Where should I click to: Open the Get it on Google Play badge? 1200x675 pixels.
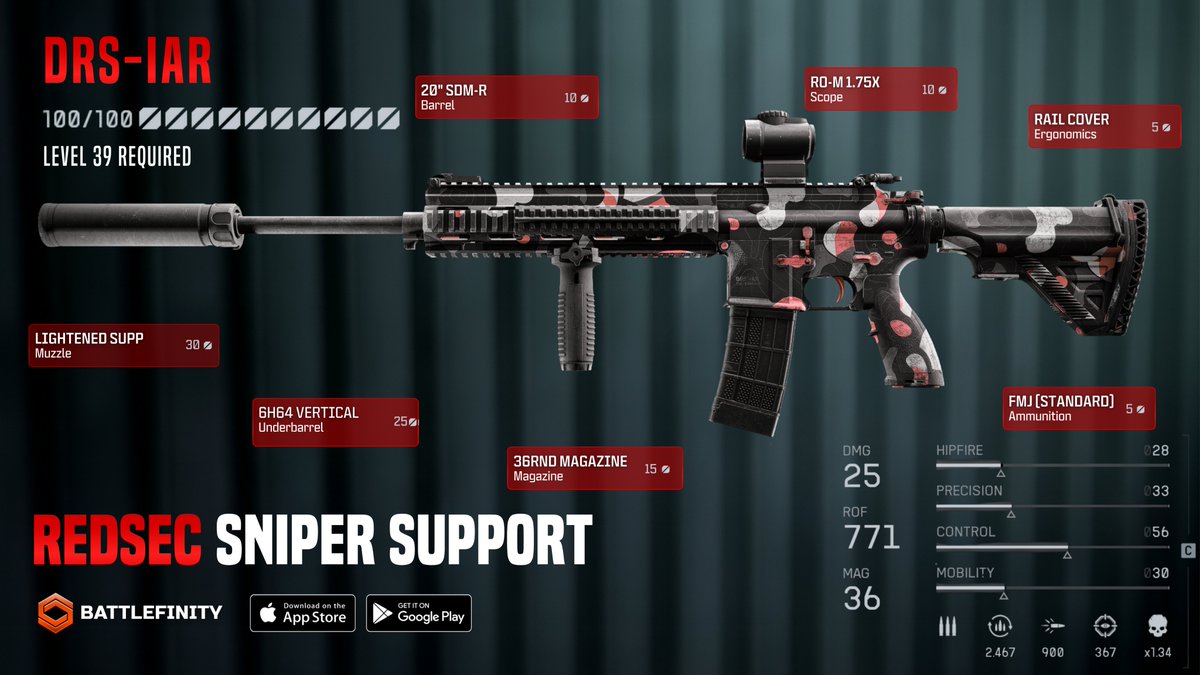(x=418, y=612)
